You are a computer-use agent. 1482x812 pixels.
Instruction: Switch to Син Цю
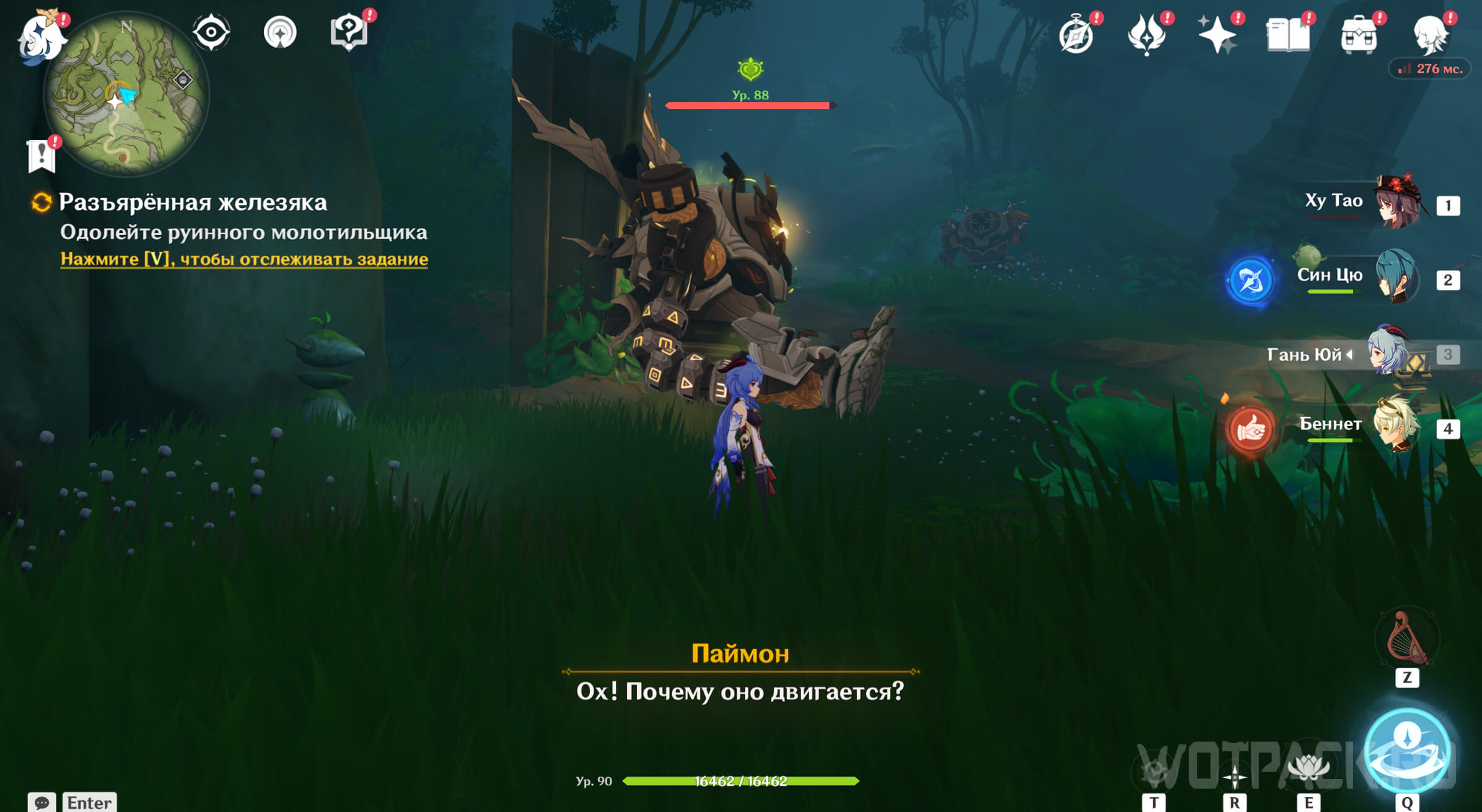pos(1397,277)
